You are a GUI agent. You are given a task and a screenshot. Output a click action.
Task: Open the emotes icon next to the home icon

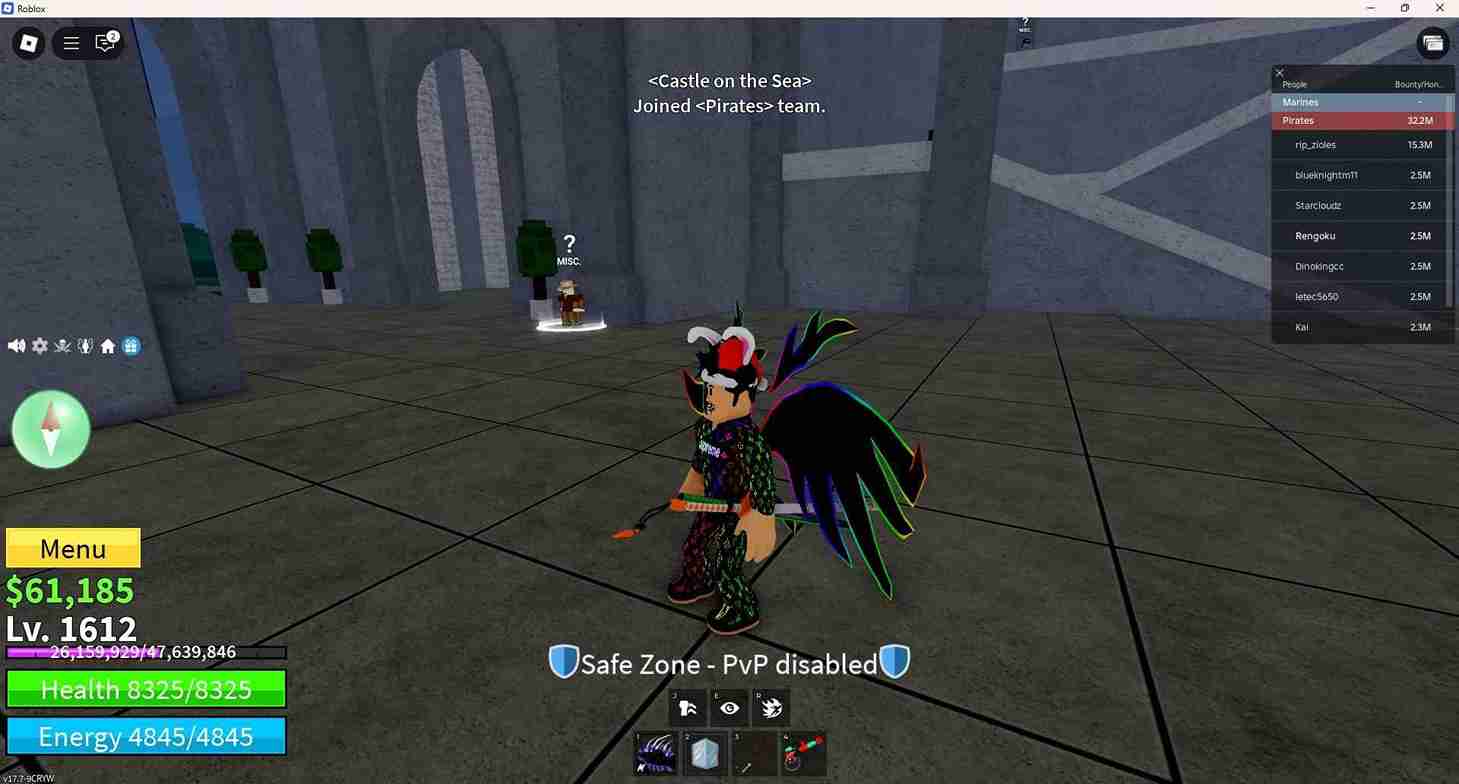pyautogui.click(x=85, y=345)
